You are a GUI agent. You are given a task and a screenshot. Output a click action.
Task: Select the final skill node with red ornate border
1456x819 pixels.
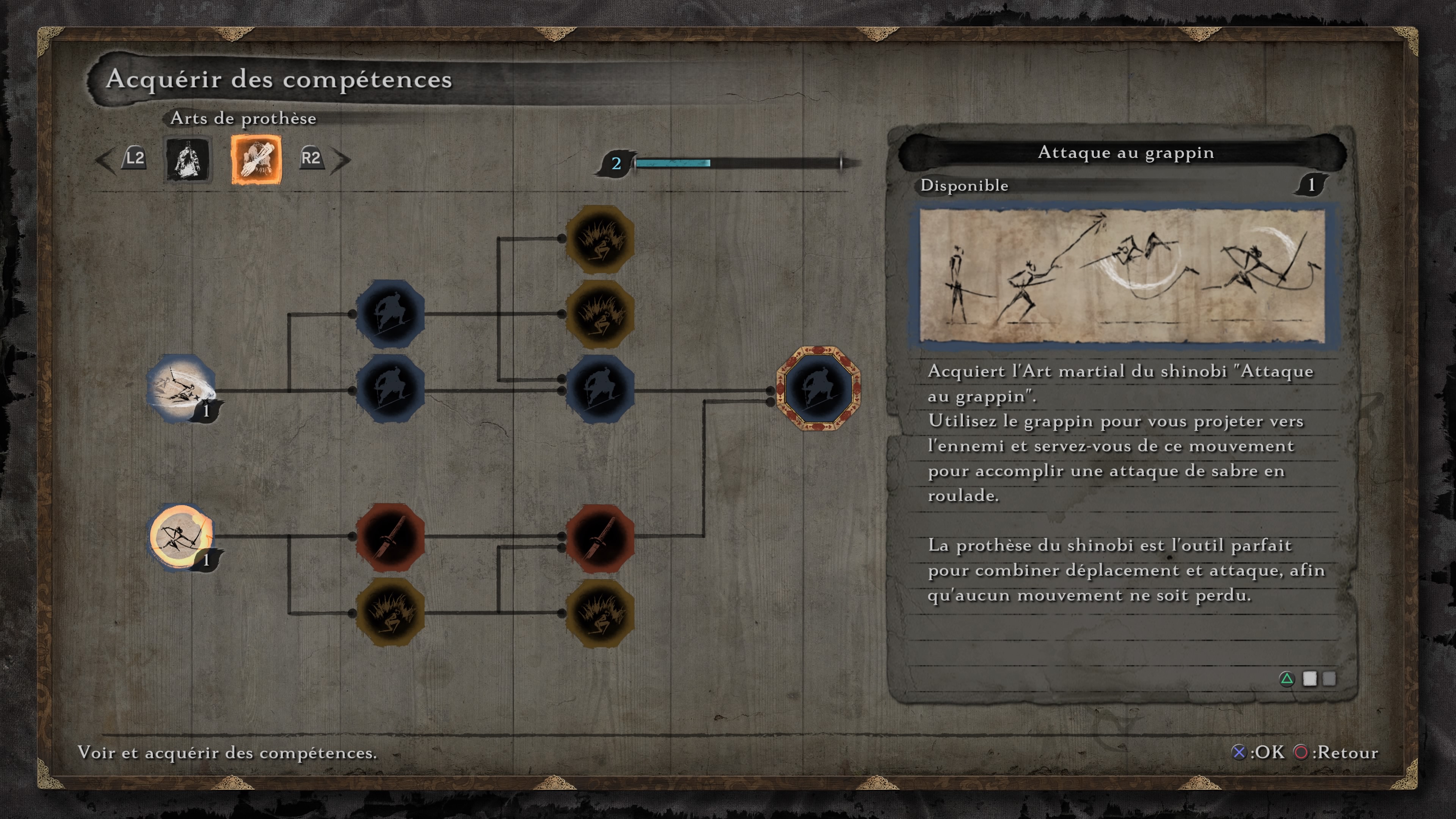click(818, 389)
